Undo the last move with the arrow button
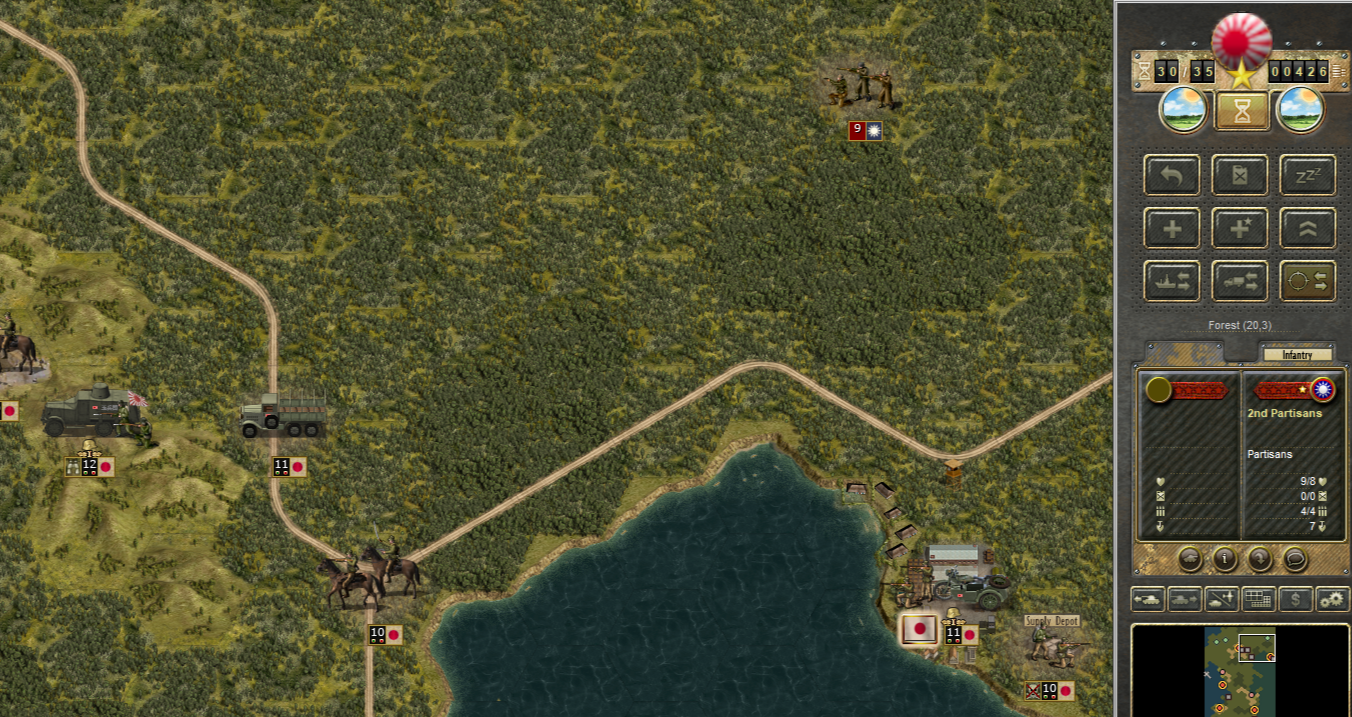 (1172, 176)
